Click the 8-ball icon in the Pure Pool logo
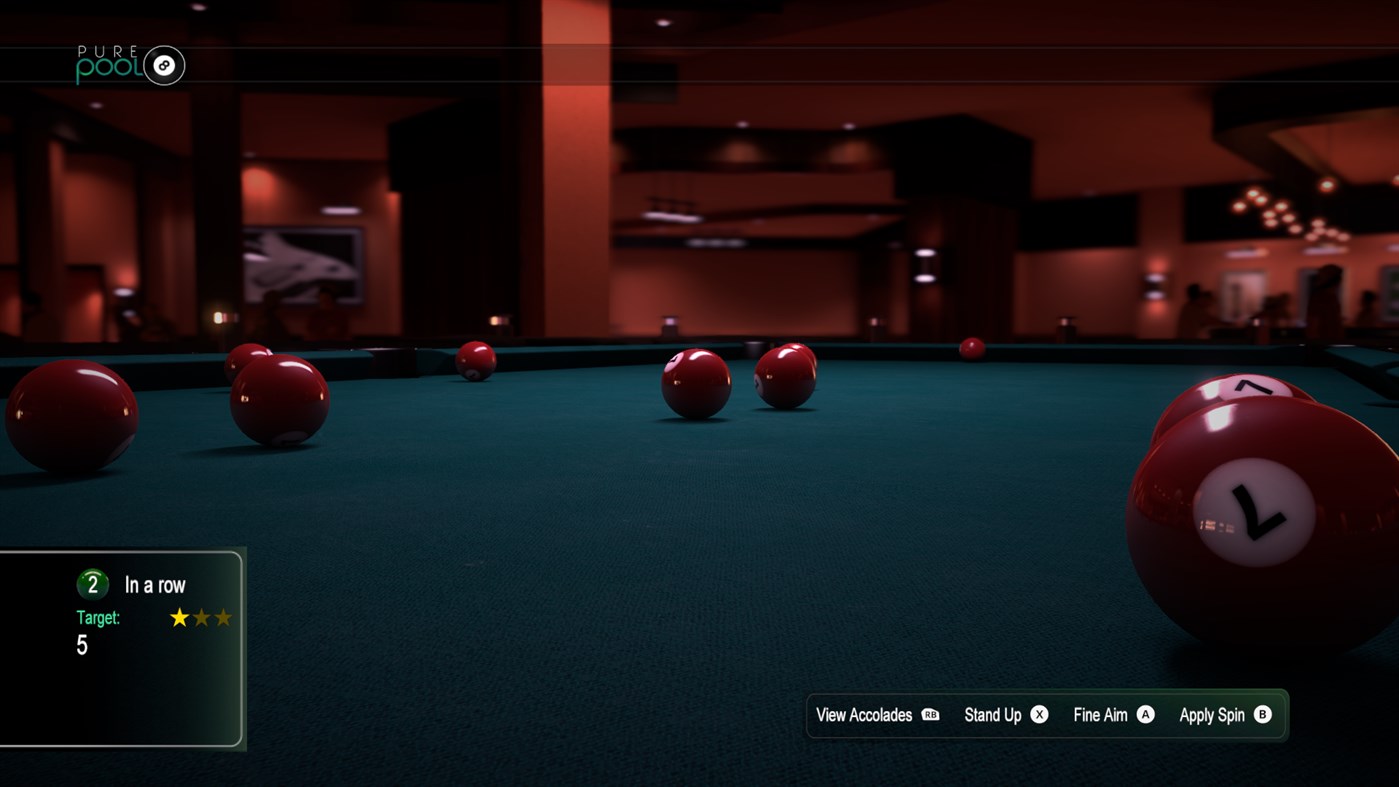 [x=163, y=64]
